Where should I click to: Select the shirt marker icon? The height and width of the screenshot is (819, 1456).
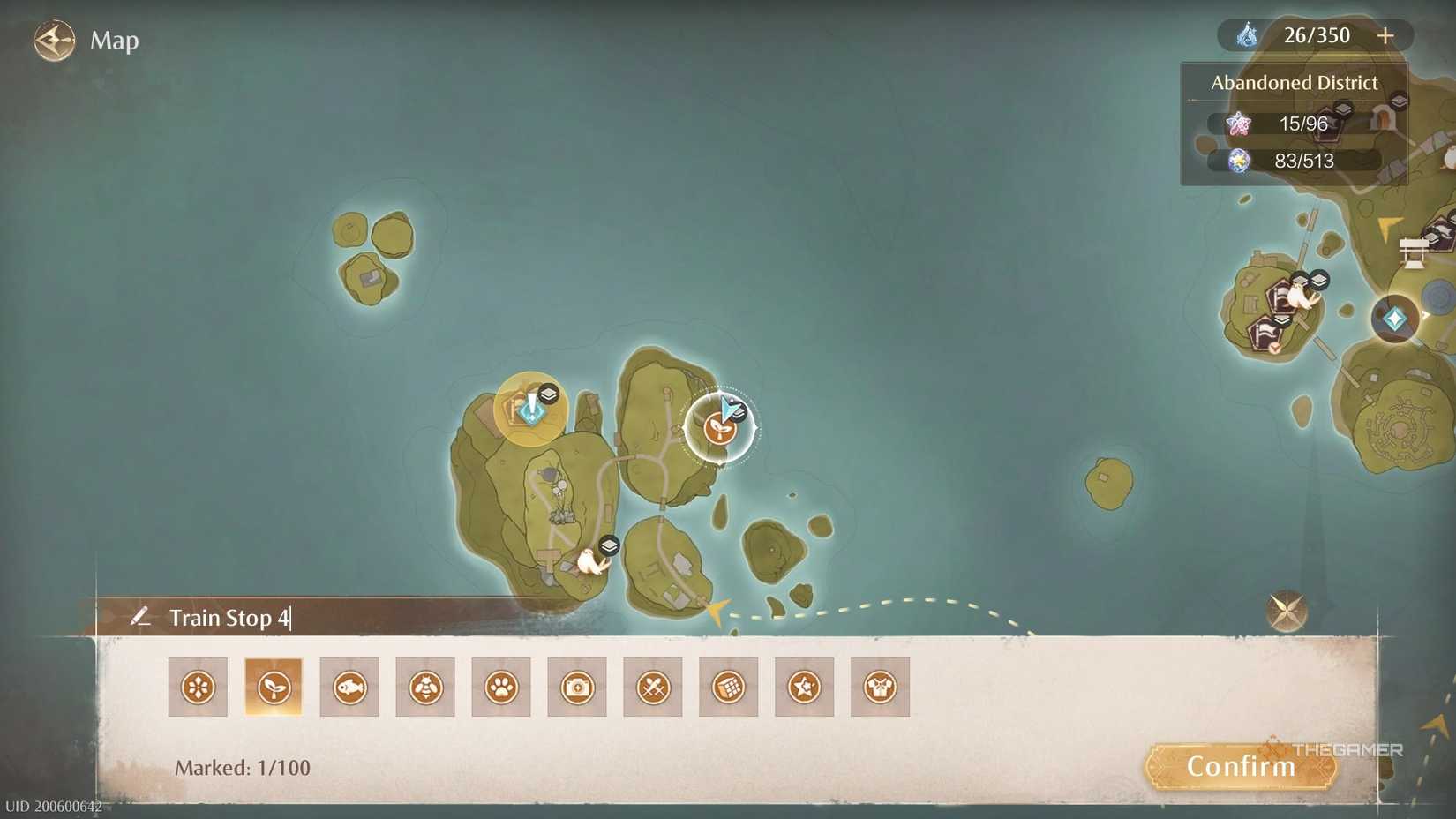tap(880, 687)
